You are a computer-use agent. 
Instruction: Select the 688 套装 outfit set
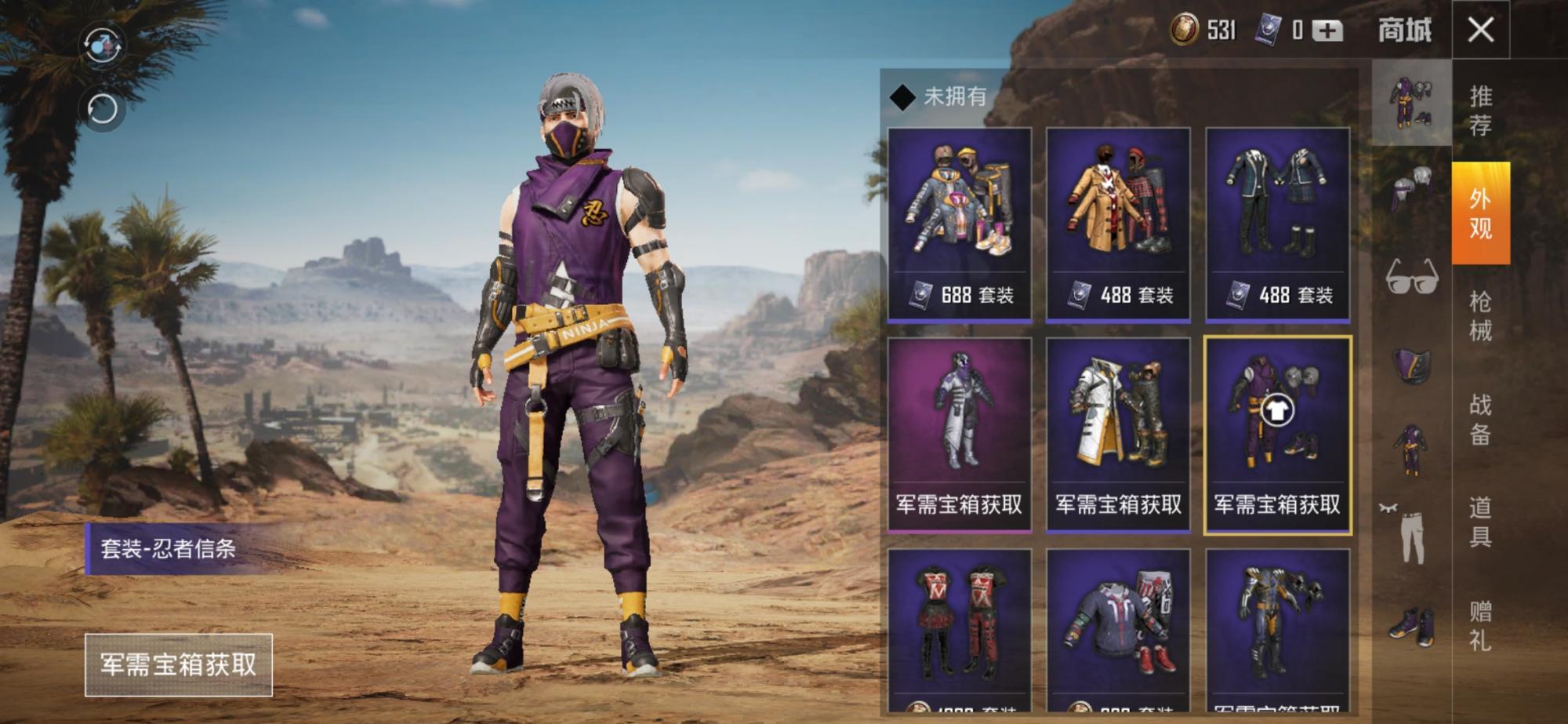click(x=959, y=224)
